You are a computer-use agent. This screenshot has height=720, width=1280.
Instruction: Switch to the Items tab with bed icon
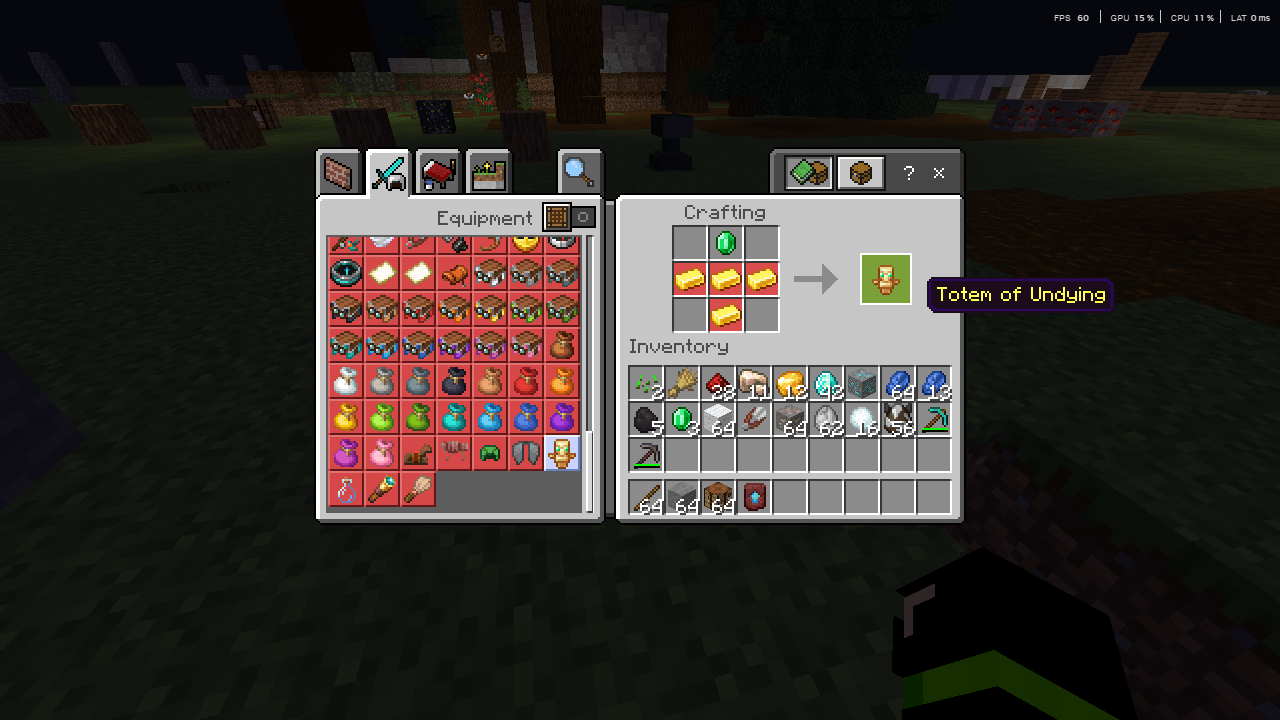coord(437,171)
